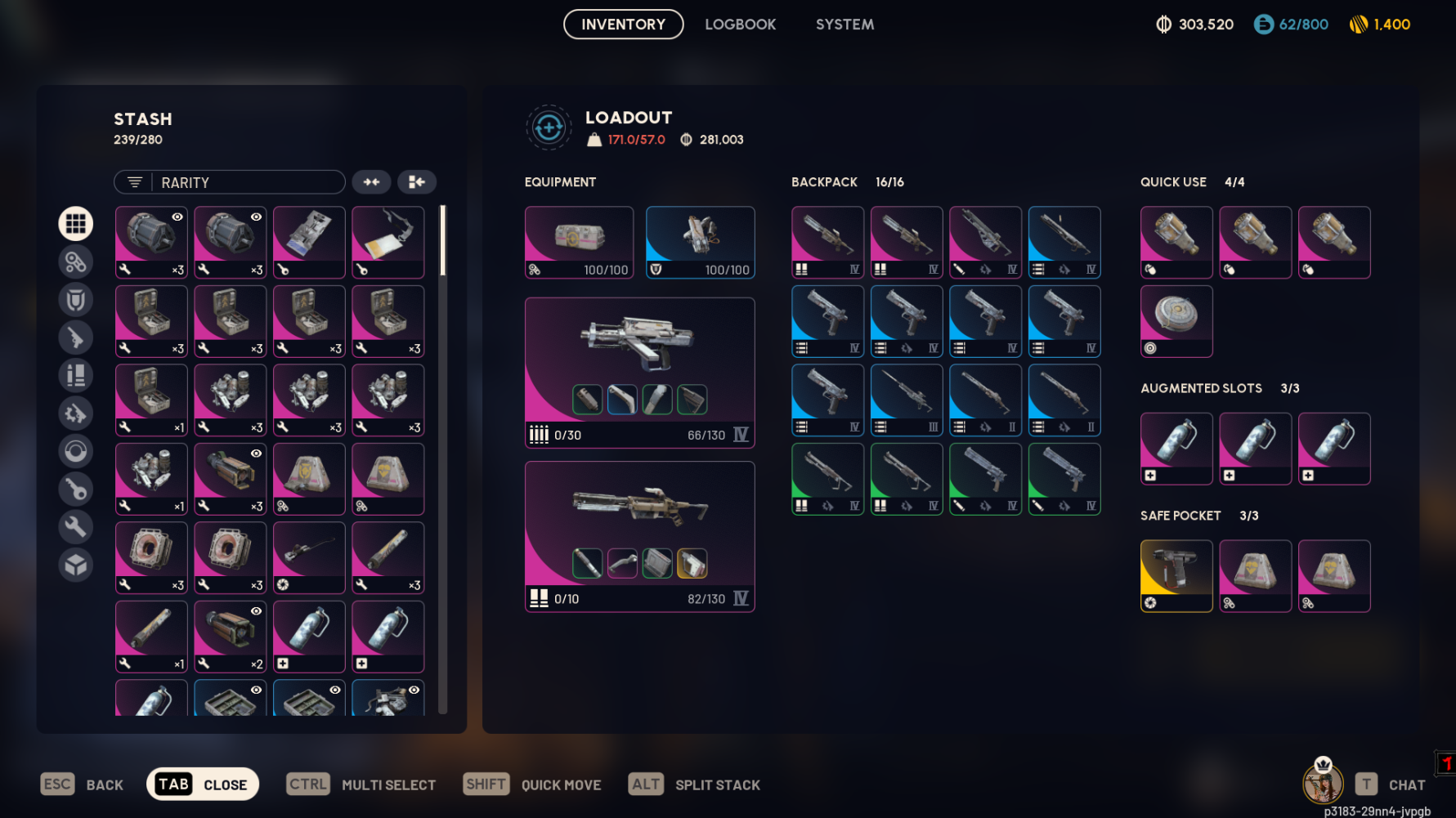The height and width of the screenshot is (818, 1456).
Task: Click the compact stash sorting button
Action: point(417,181)
